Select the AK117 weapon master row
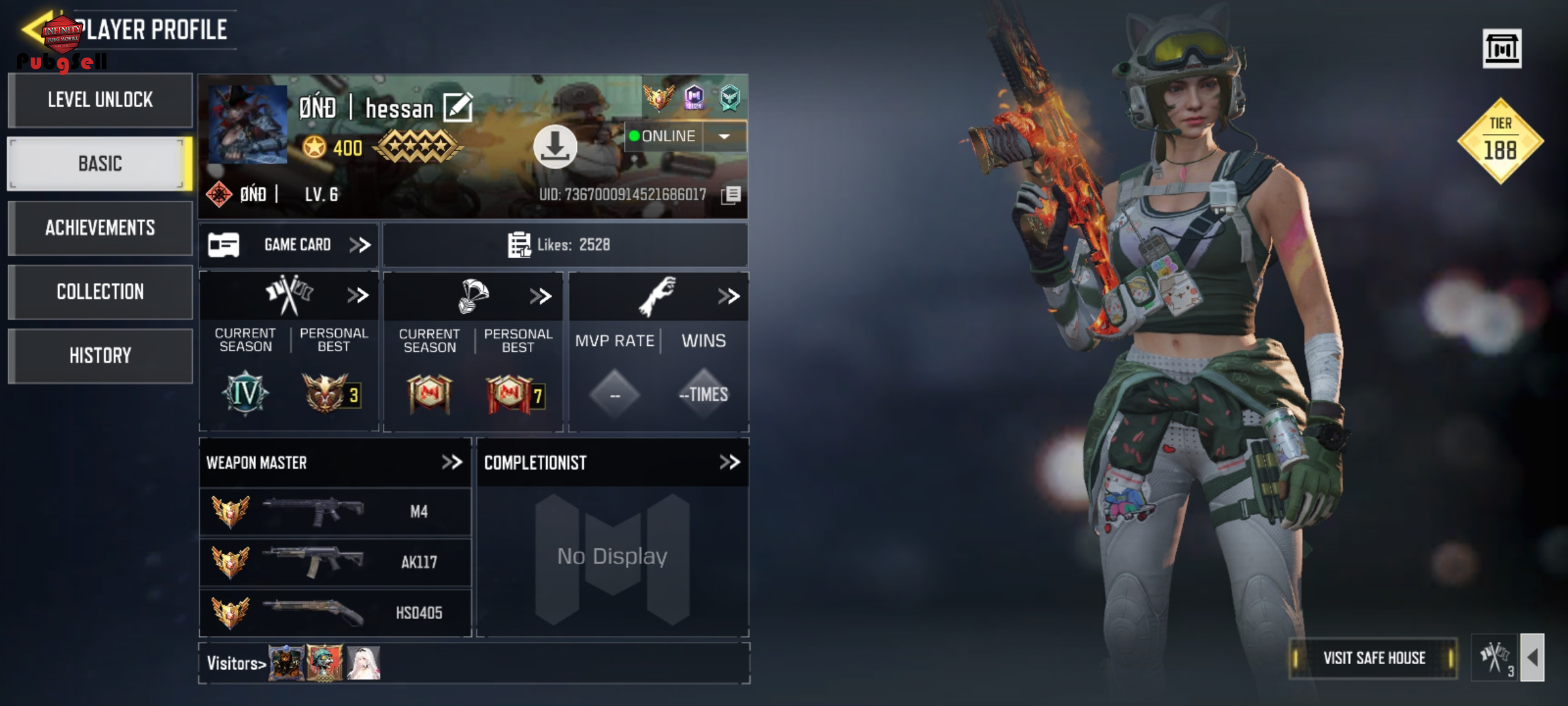1568x706 pixels. pyautogui.click(x=335, y=562)
